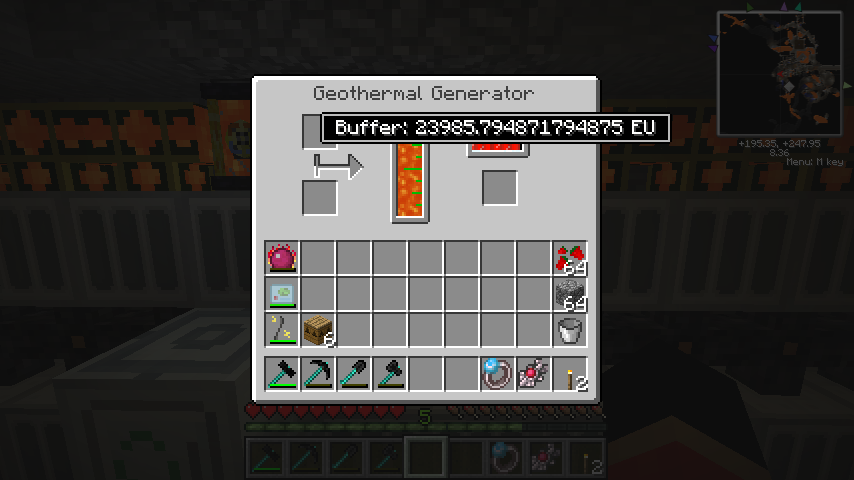Pick up the blue gem ring

coord(498,374)
